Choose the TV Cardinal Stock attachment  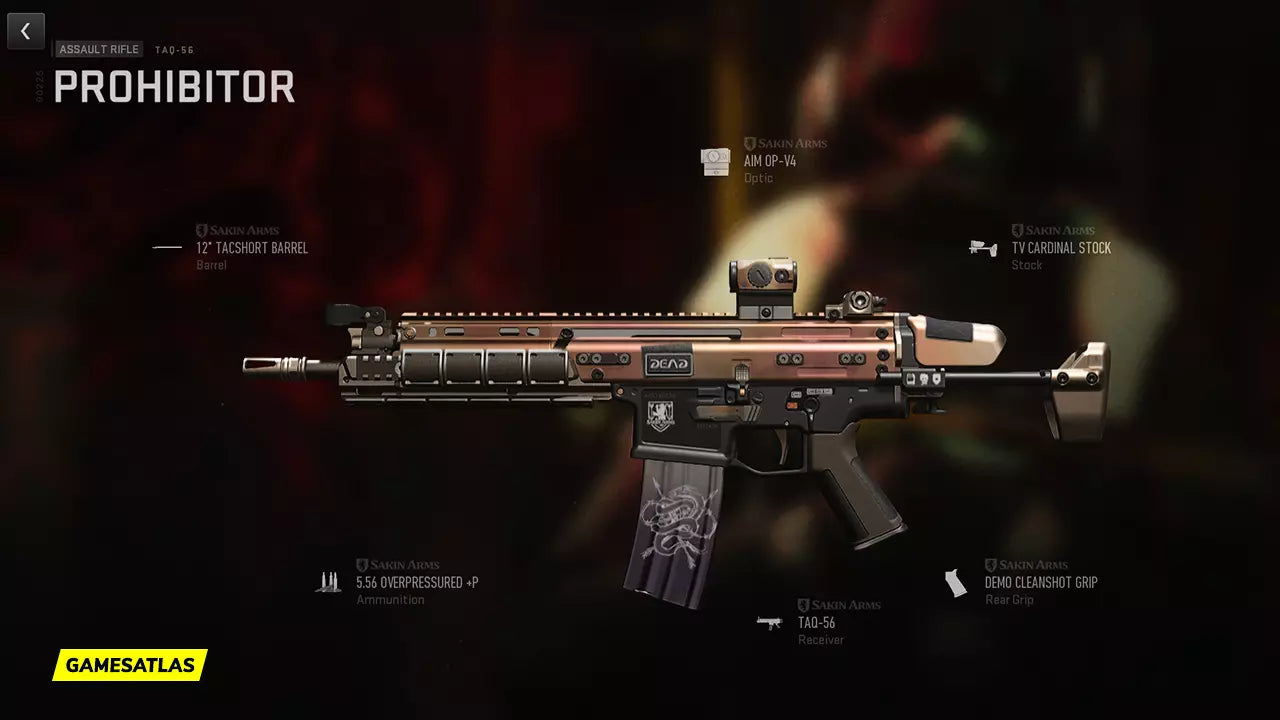tap(1060, 248)
